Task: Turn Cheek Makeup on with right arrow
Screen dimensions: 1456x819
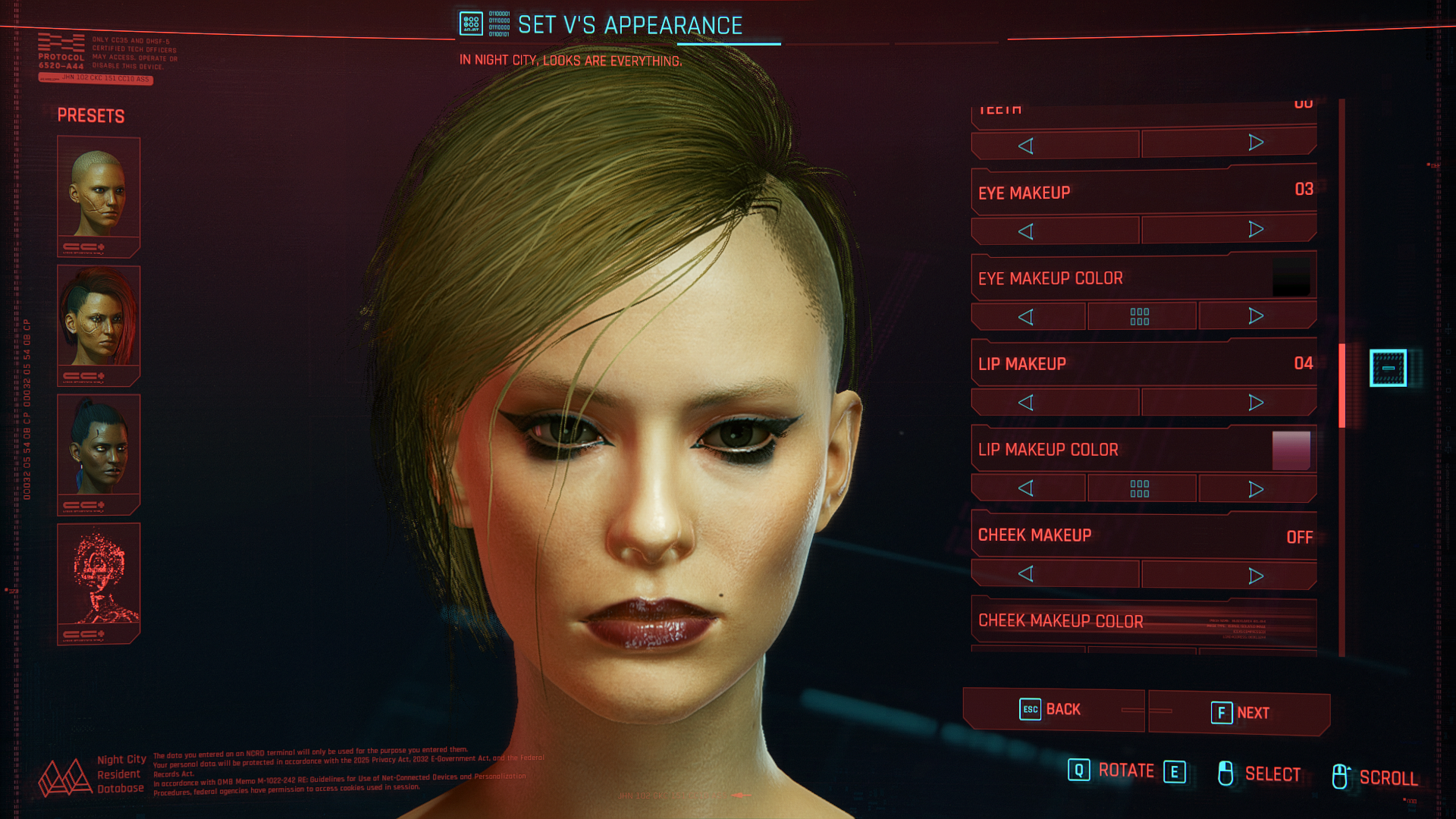Action: [x=1256, y=576]
